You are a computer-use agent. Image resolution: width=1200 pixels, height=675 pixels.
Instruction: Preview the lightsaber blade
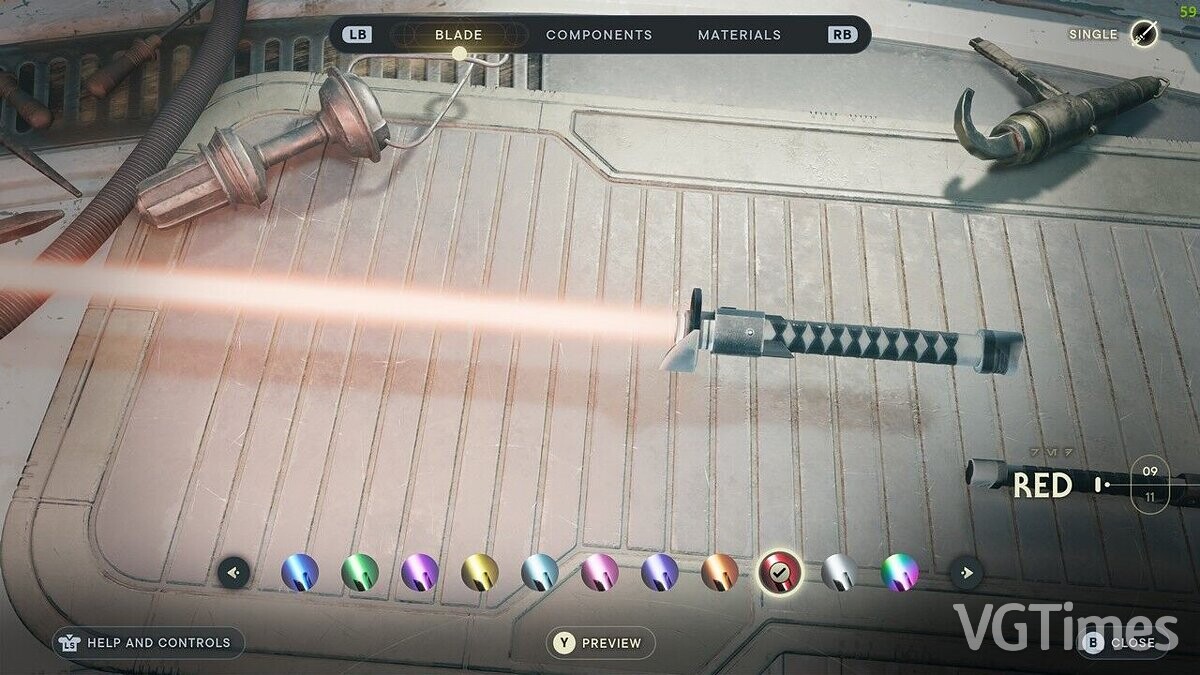coord(600,643)
